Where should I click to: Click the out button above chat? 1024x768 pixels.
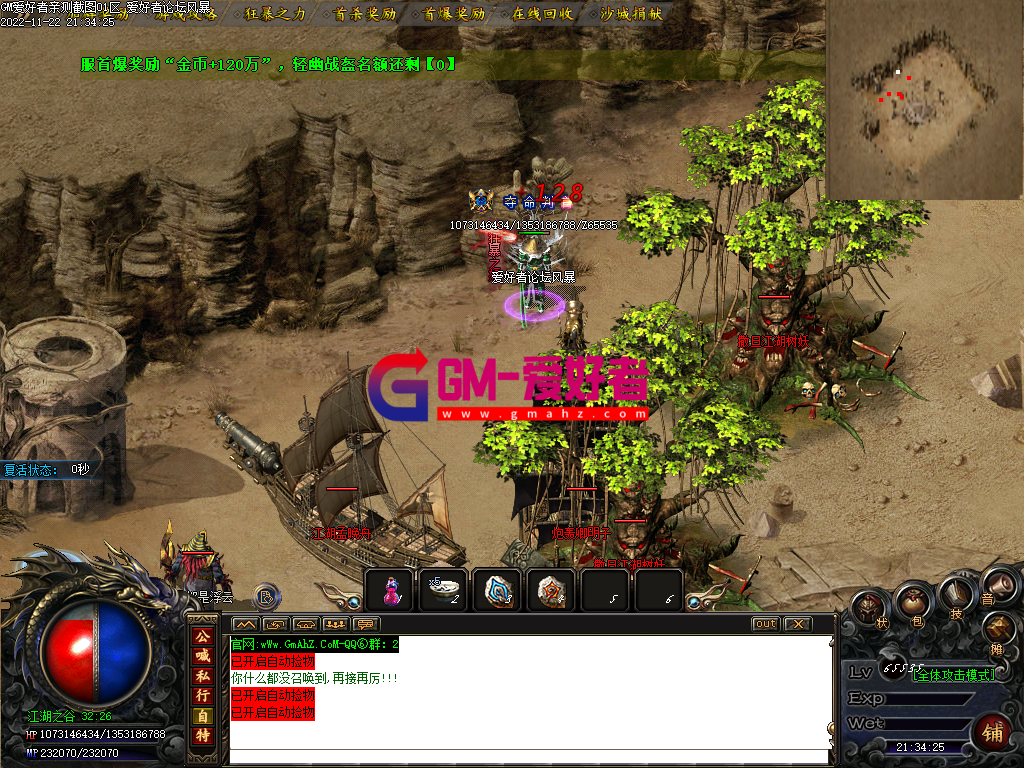pyautogui.click(x=765, y=624)
